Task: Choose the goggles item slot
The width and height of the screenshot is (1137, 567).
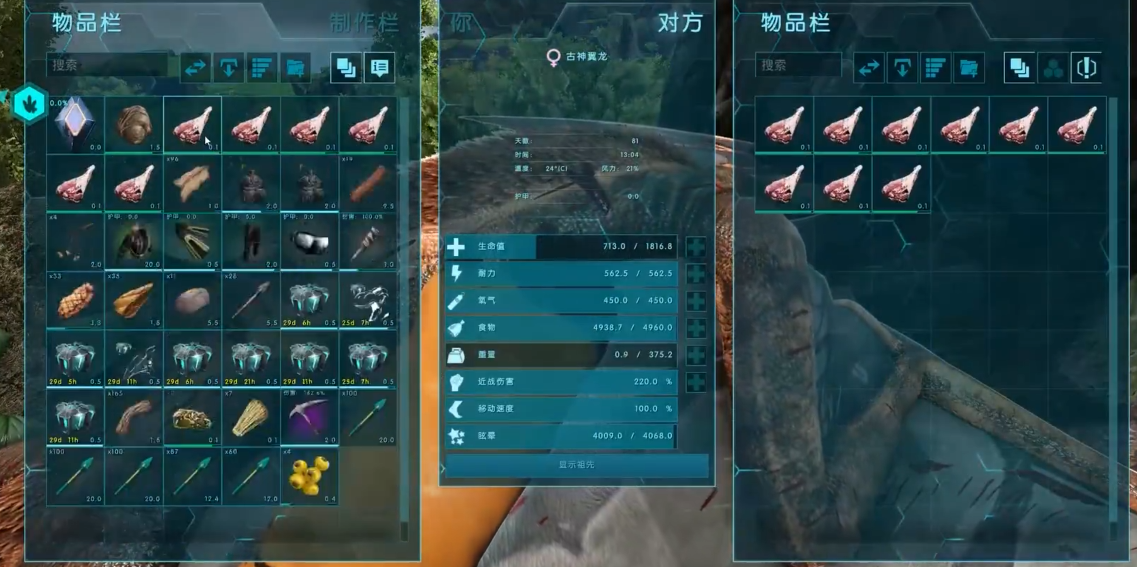Action: [310, 241]
